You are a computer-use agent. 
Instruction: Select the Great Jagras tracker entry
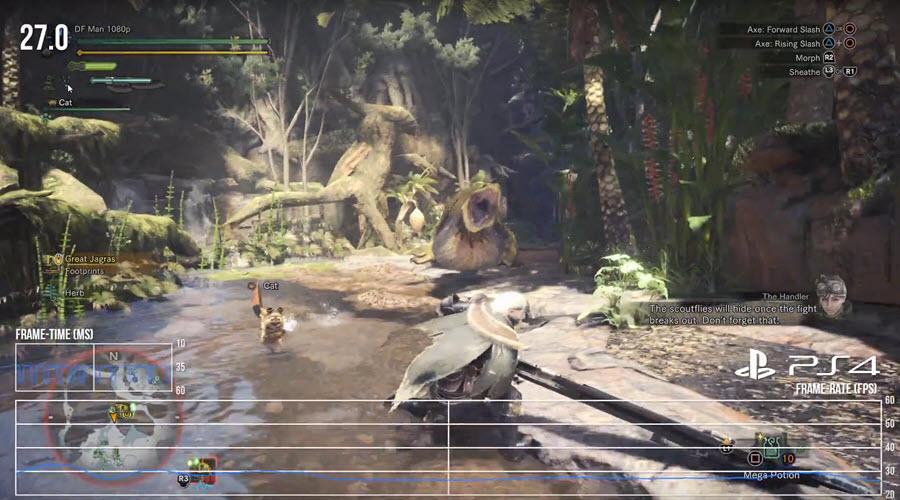[x=90, y=259]
